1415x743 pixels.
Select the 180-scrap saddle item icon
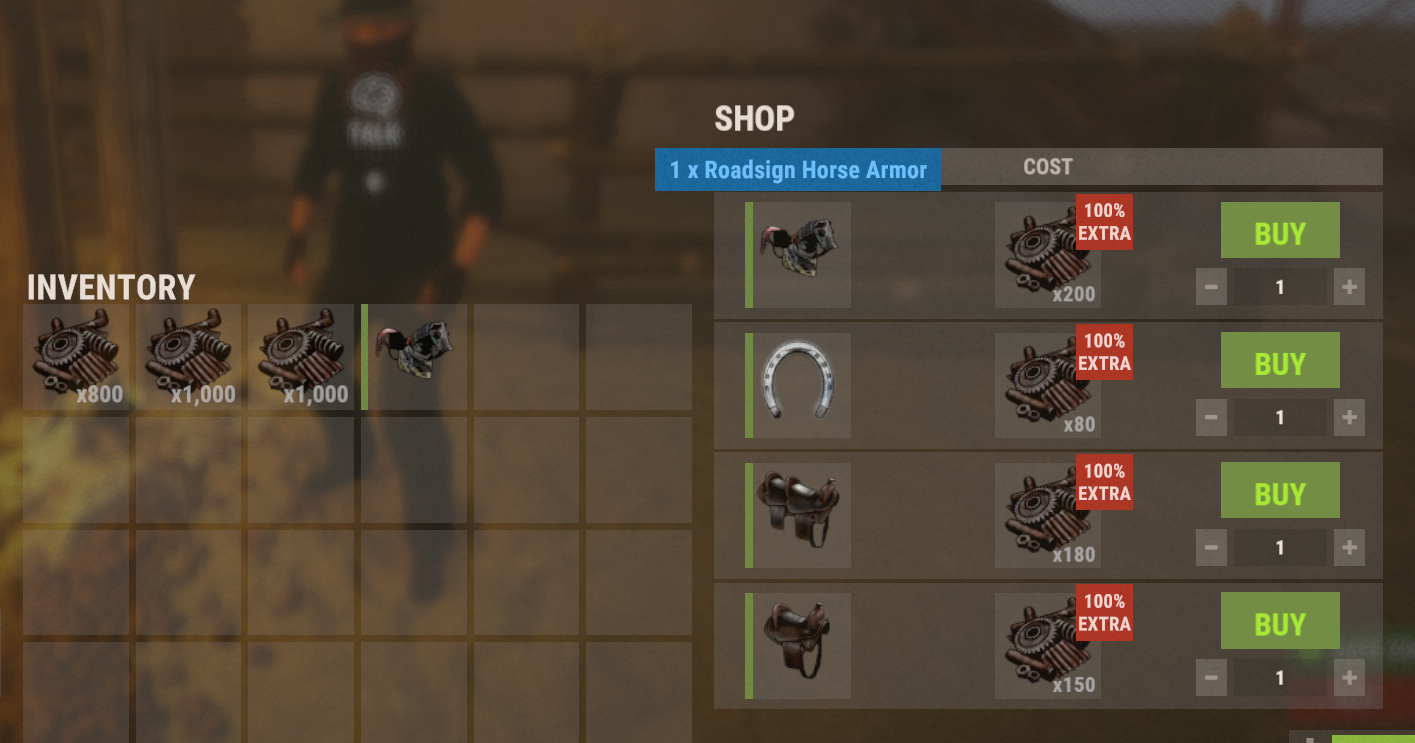point(800,515)
